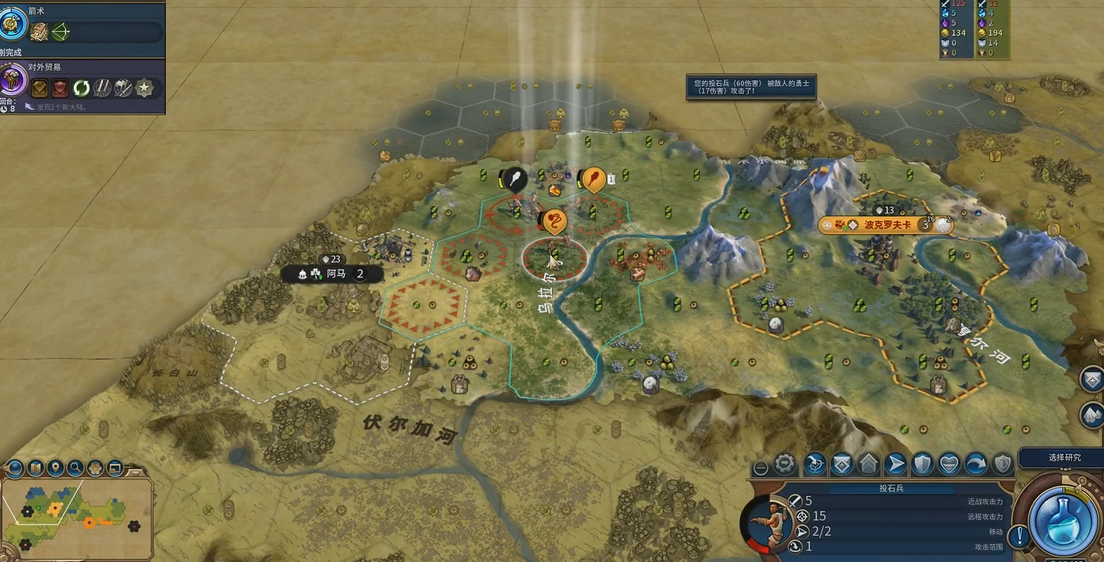Viewport: 1104px width, 562px height.
Task: Click the minimap
Action: [76, 516]
